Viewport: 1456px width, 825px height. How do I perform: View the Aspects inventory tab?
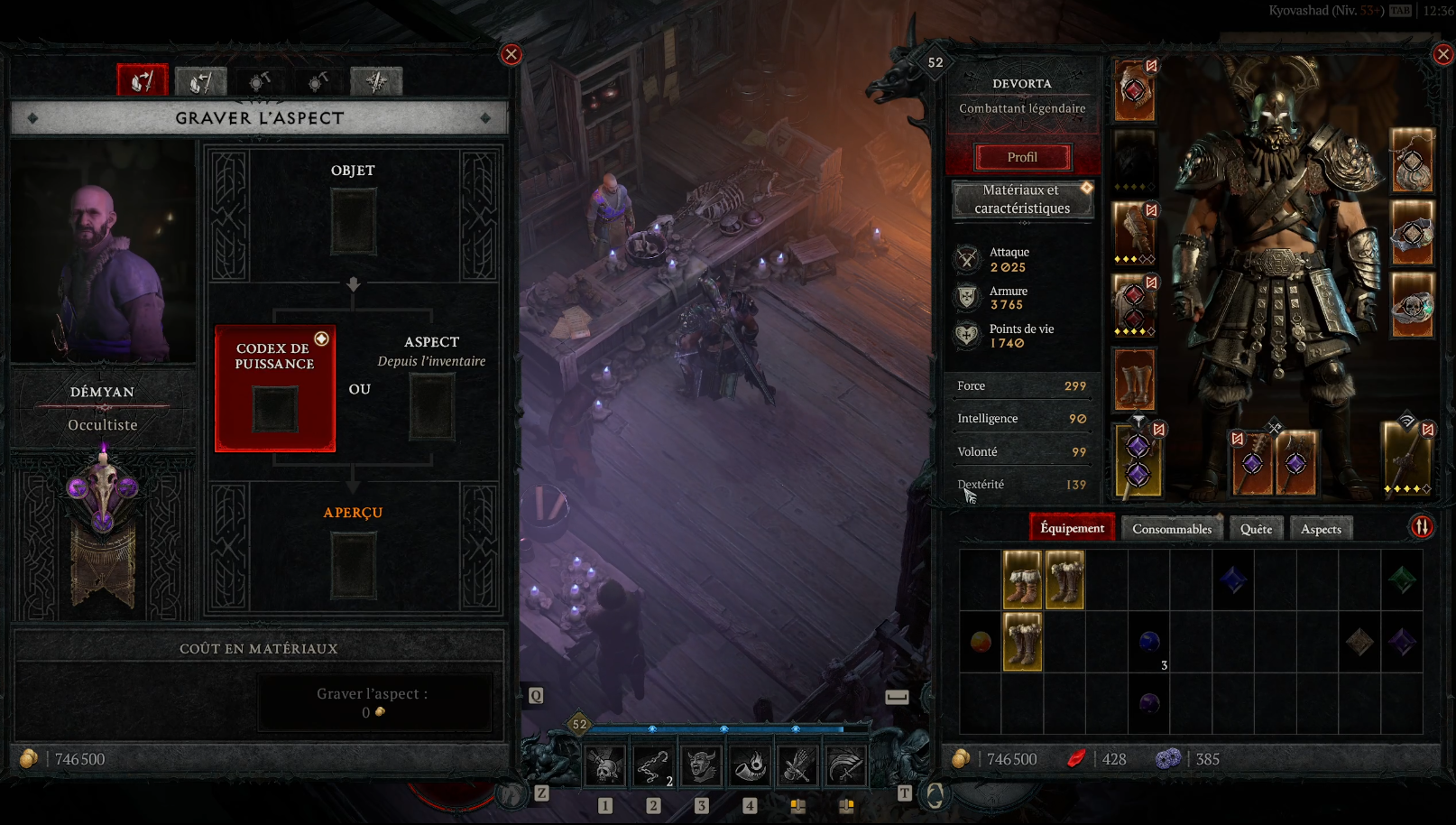(1321, 529)
